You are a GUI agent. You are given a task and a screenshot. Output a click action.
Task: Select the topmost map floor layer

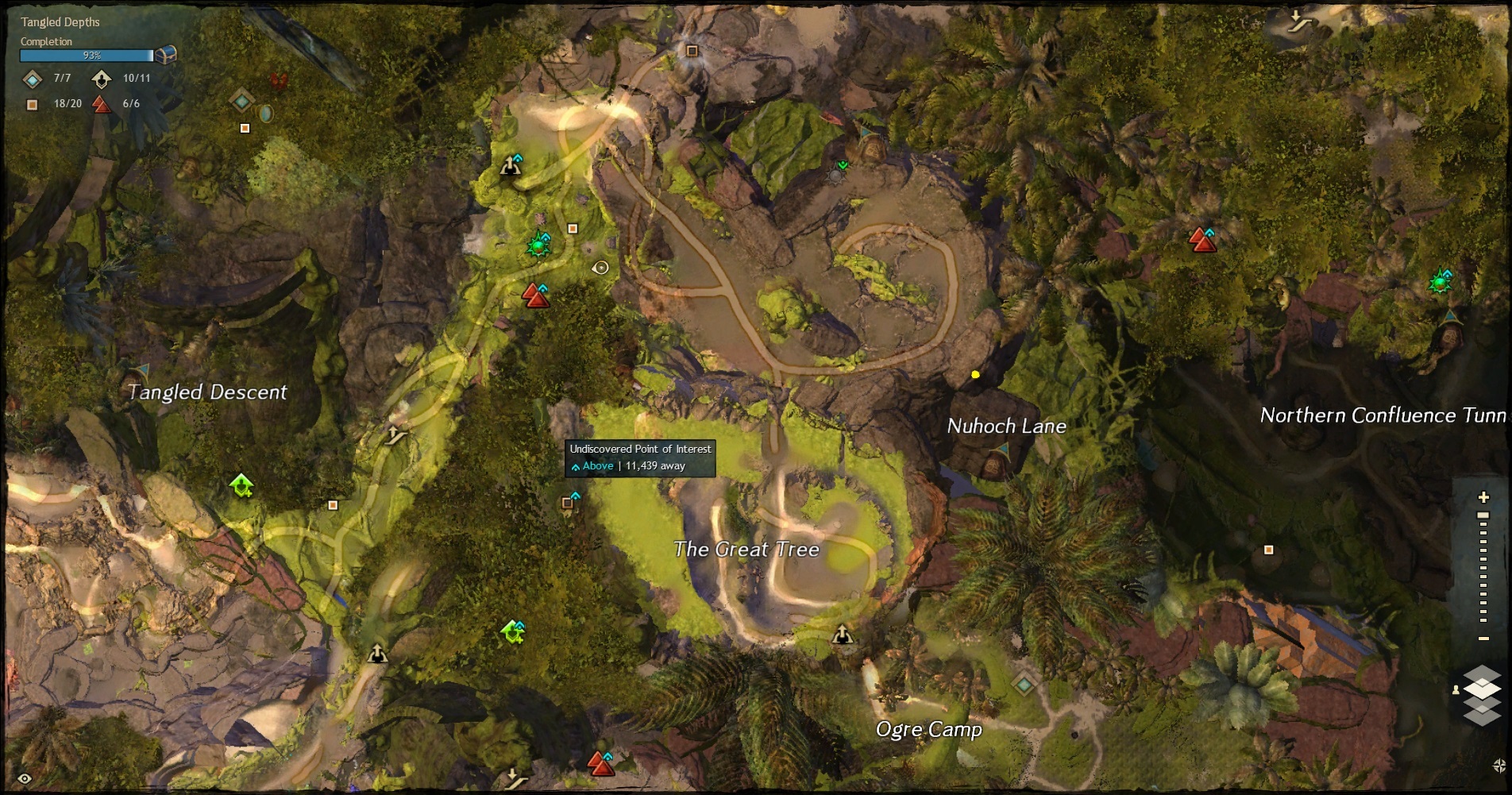pyautogui.click(x=1482, y=676)
